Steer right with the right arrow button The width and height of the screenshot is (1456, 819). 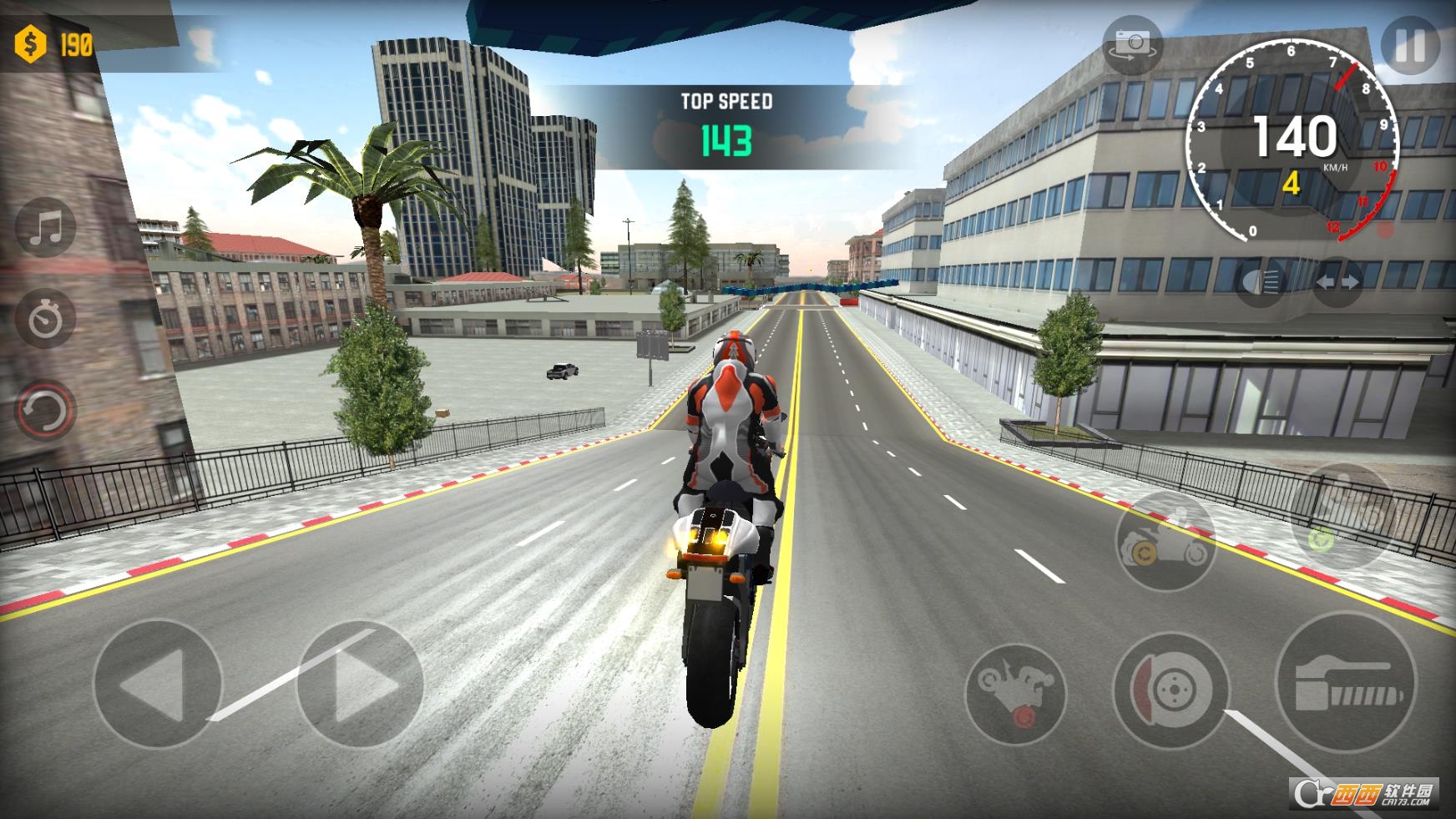tap(361, 685)
